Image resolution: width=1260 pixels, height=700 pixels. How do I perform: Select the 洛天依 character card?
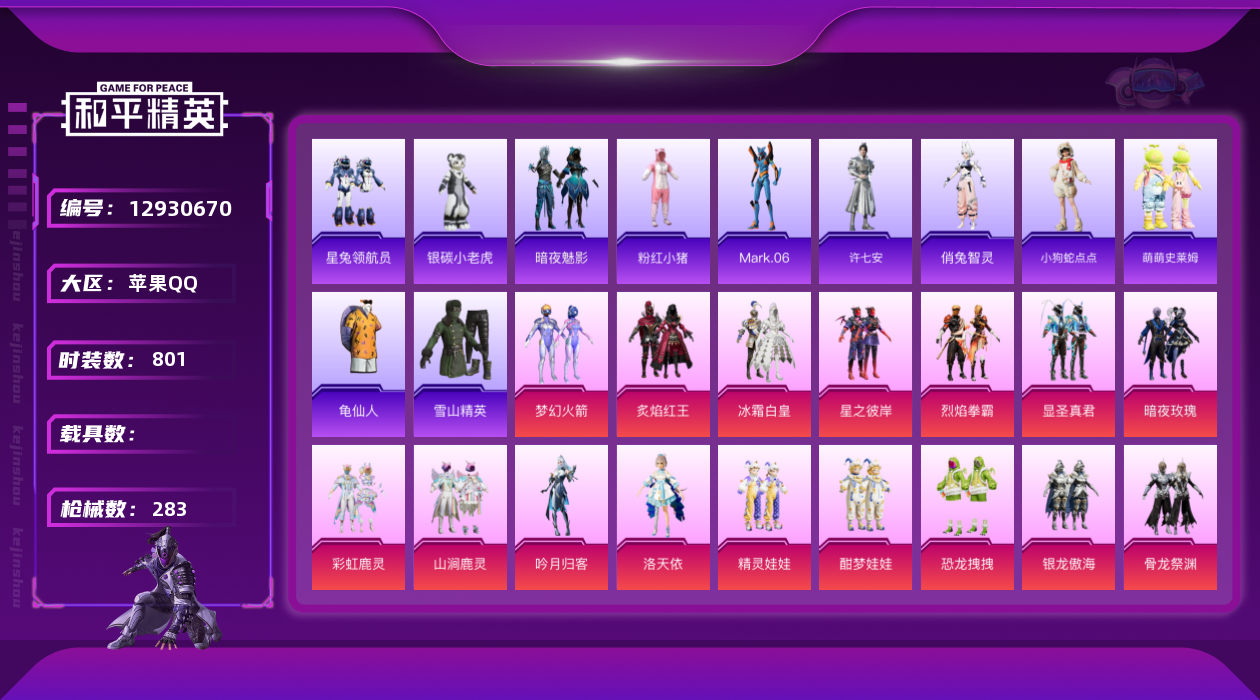pyautogui.click(x=663, y=517)
